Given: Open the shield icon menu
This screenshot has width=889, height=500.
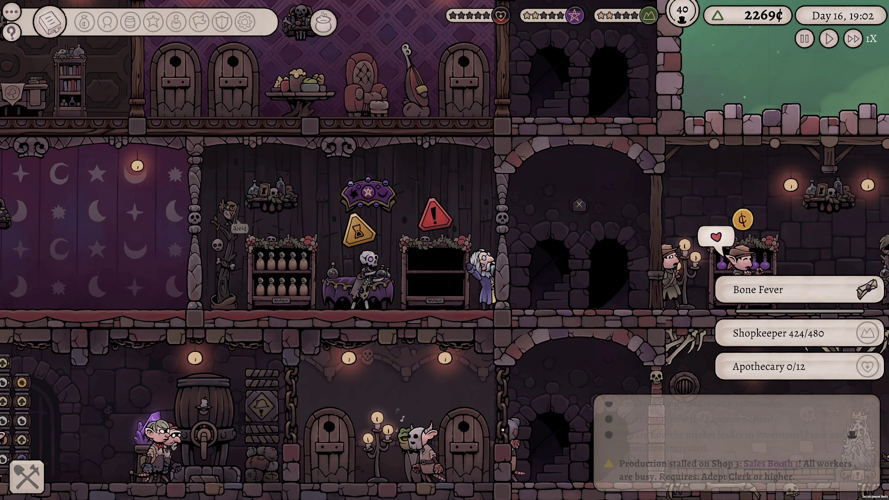Looking at the screenshot, I should coord(222,22).
